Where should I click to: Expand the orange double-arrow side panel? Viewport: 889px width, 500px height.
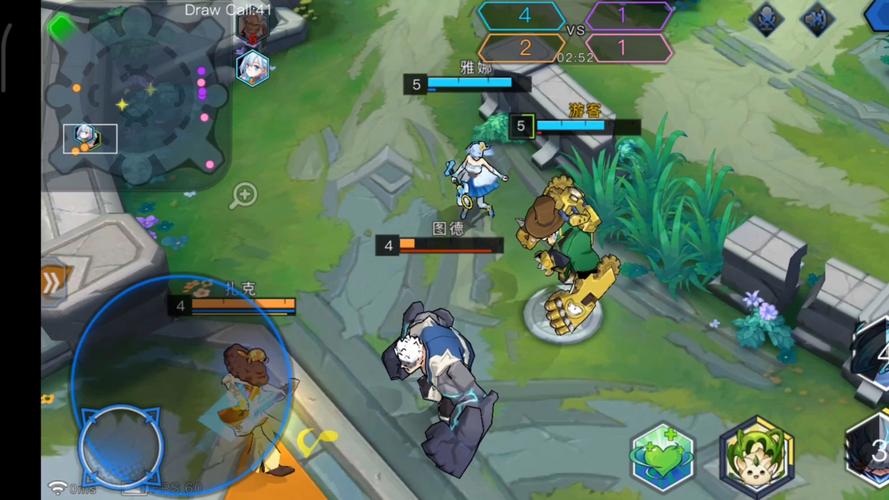click(53, 282)
